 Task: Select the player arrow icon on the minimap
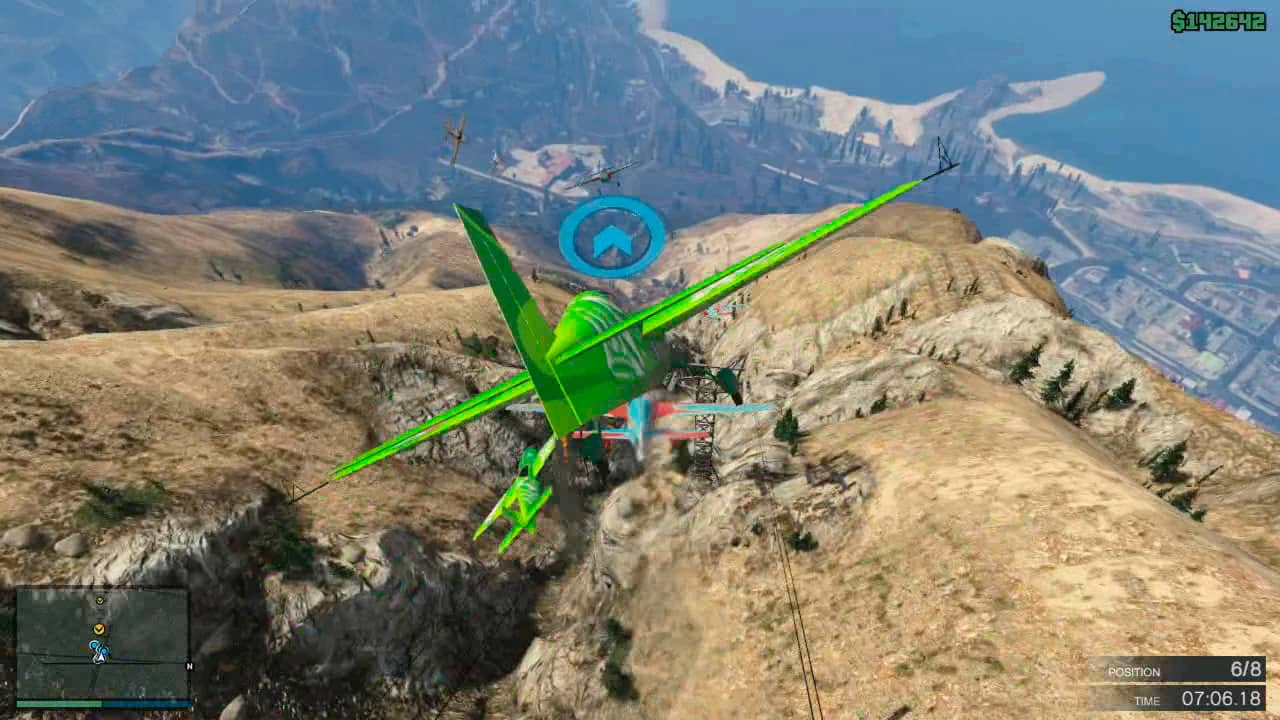[x=100, y=658]
